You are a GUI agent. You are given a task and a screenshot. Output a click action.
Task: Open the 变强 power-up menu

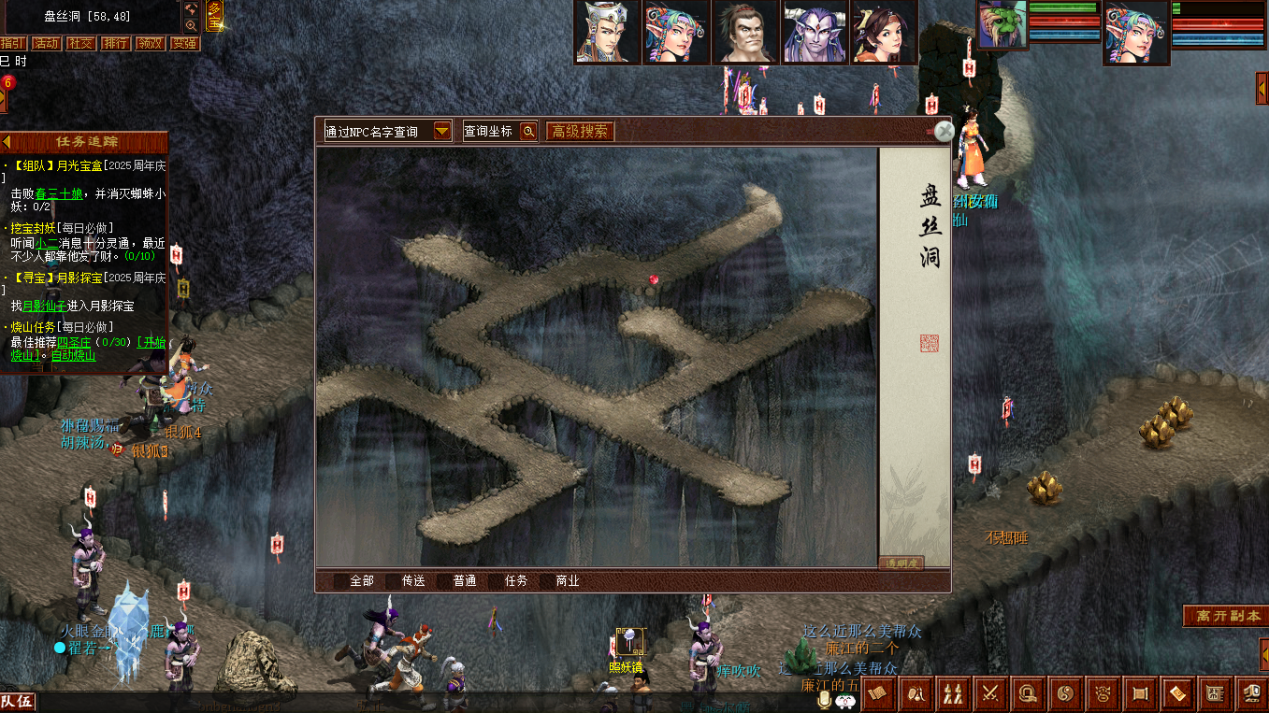184,43
